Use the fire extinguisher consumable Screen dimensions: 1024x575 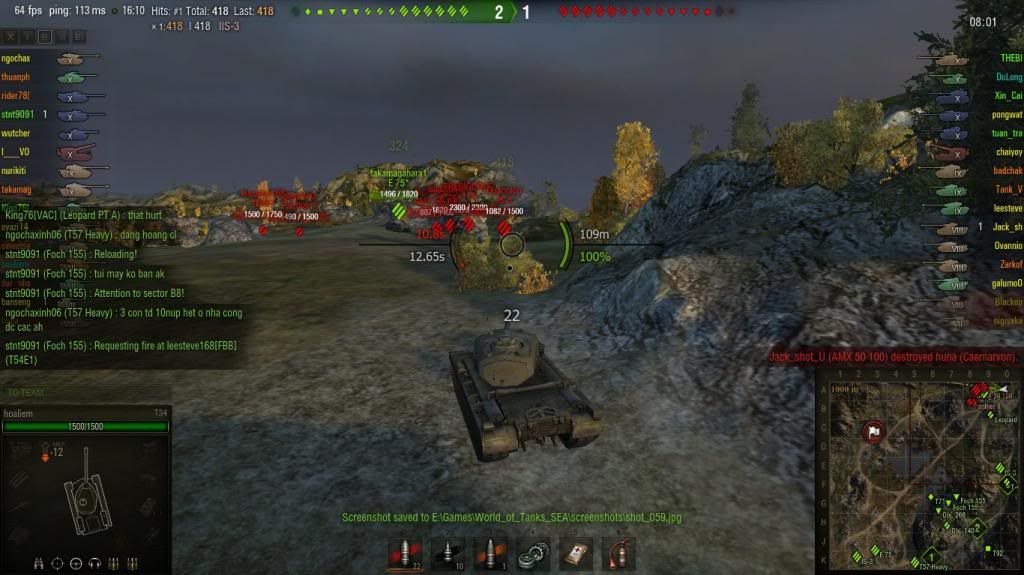point(618,554)
